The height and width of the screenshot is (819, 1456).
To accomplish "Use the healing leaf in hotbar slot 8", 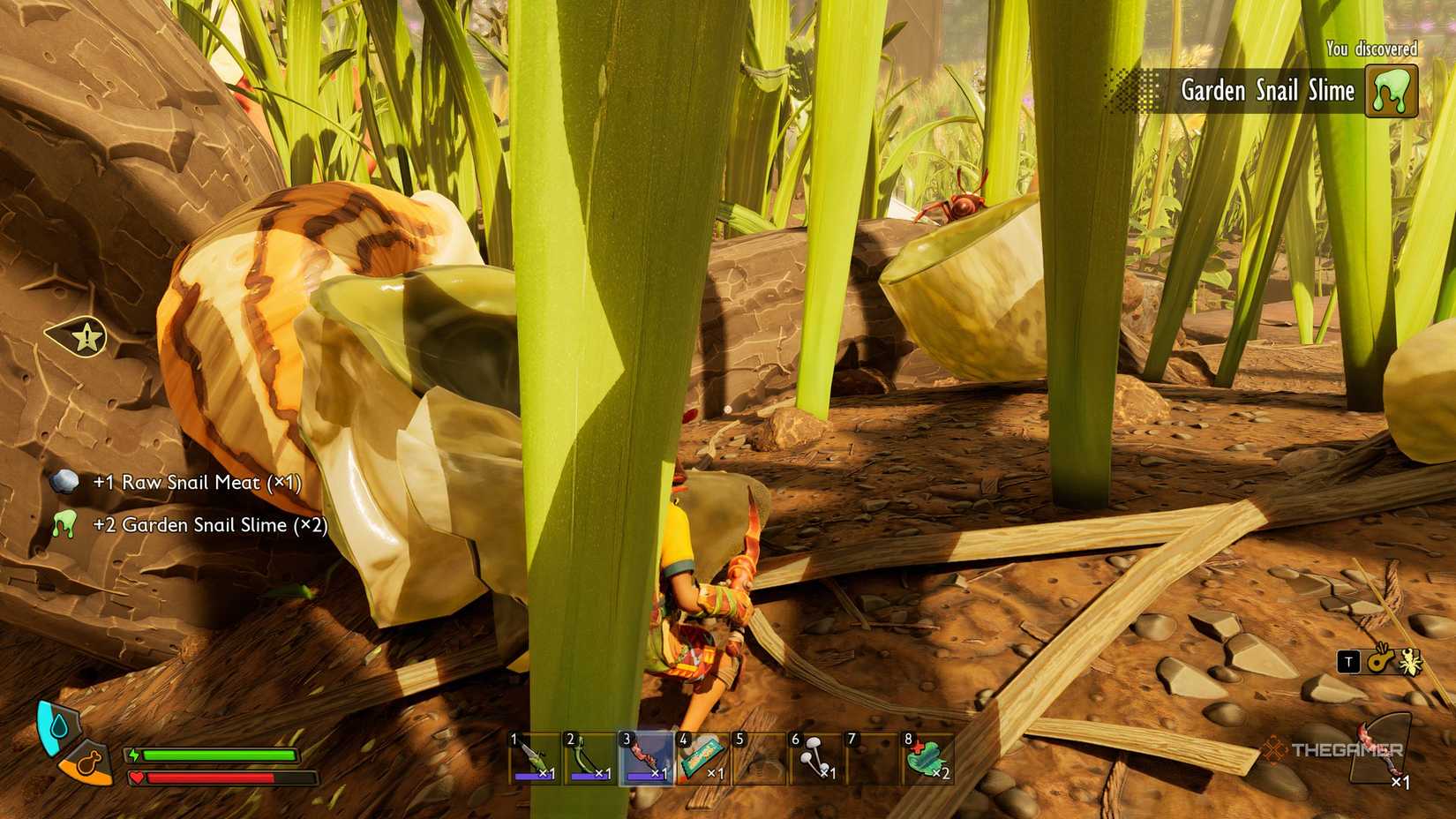I will pyautogui.click(x=927, y=761).
